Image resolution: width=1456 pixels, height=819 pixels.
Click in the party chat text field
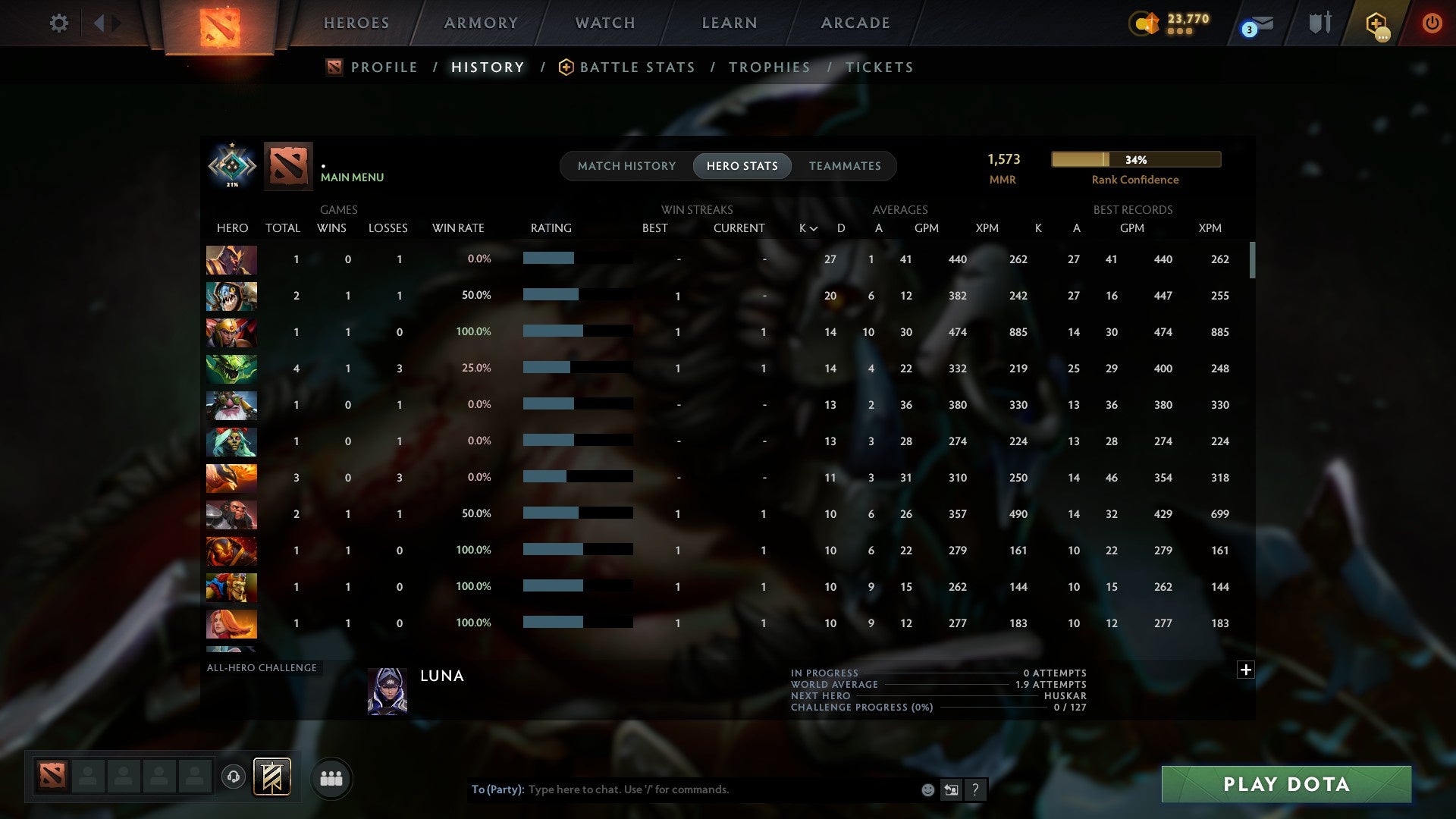click(682, 789)
